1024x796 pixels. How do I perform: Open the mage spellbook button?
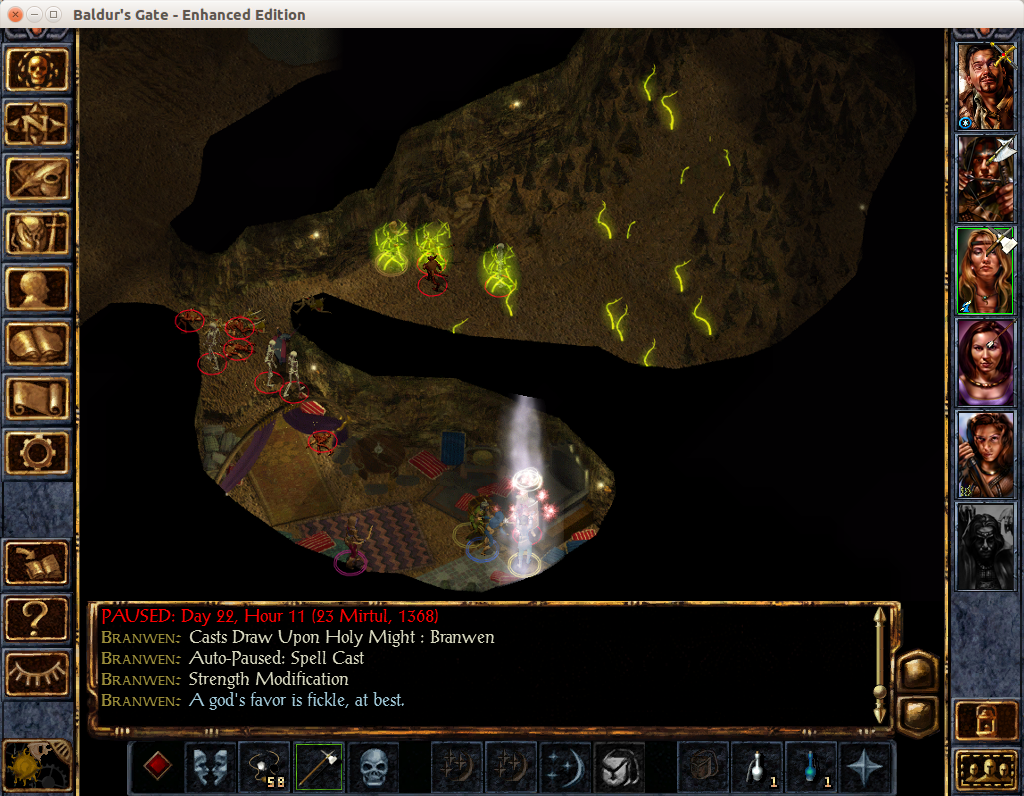[x=38, y=343]
